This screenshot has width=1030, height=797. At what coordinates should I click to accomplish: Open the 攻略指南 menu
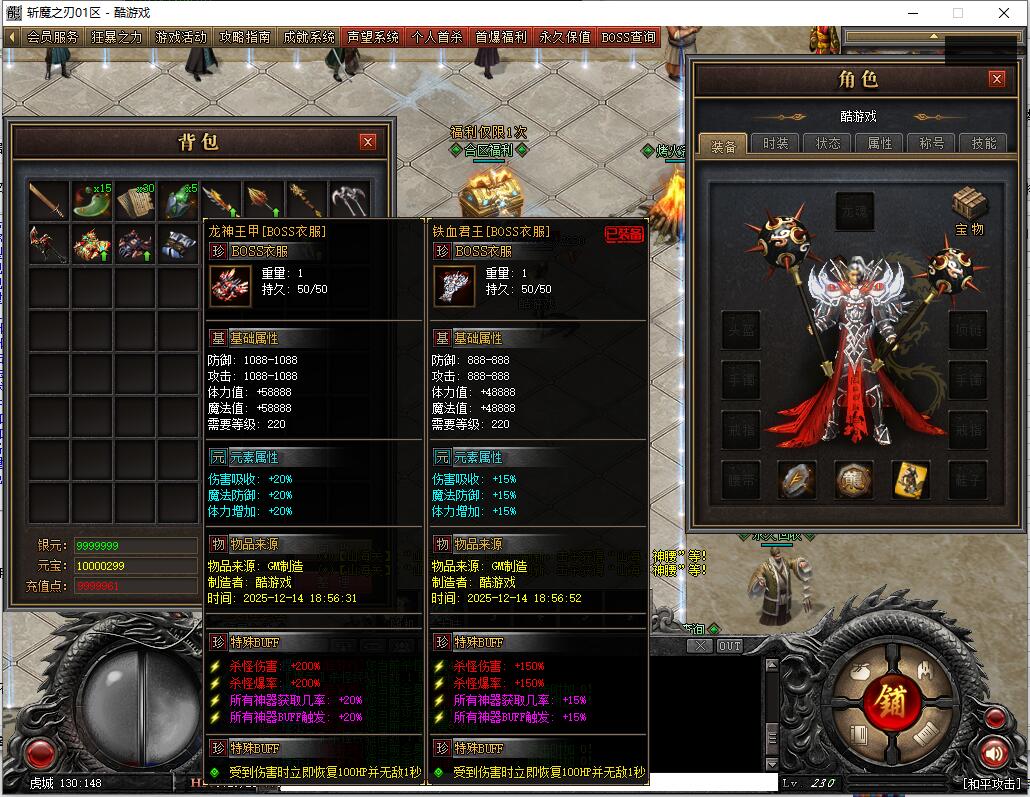coord(245,37)
